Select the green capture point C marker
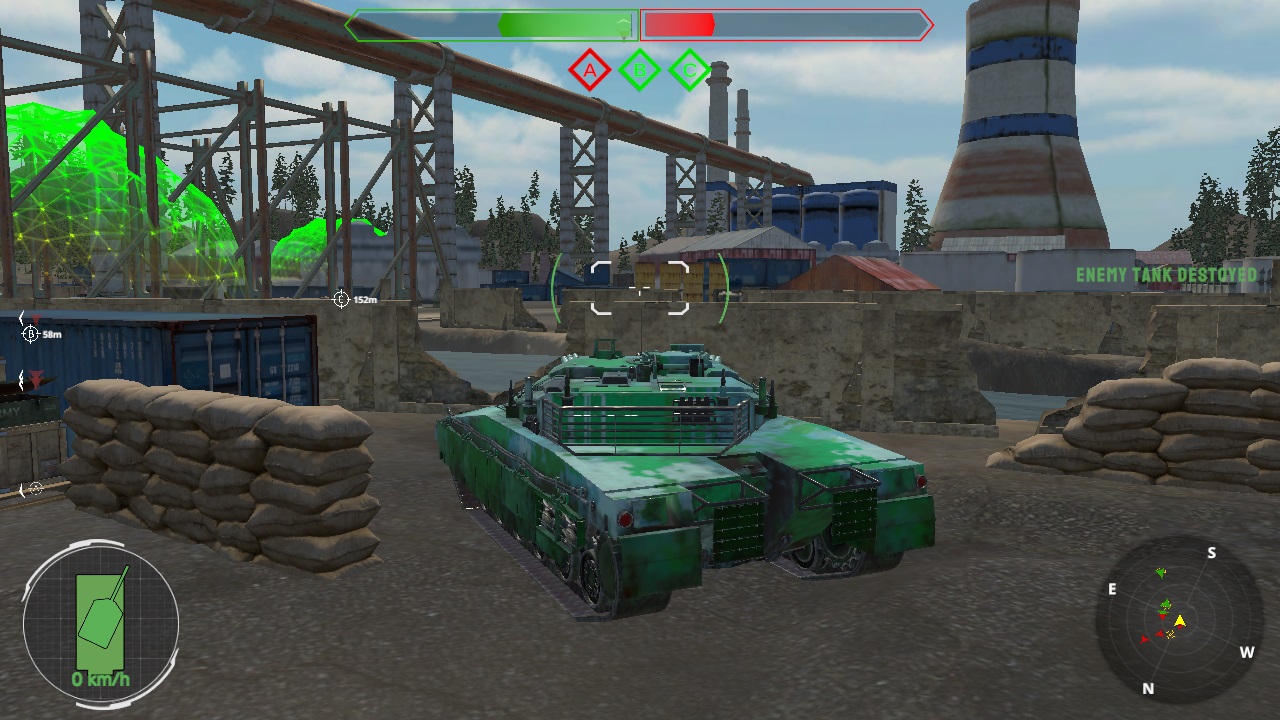Image resolution: width=1280 pixels, height=720 pixels. point(688,70)
